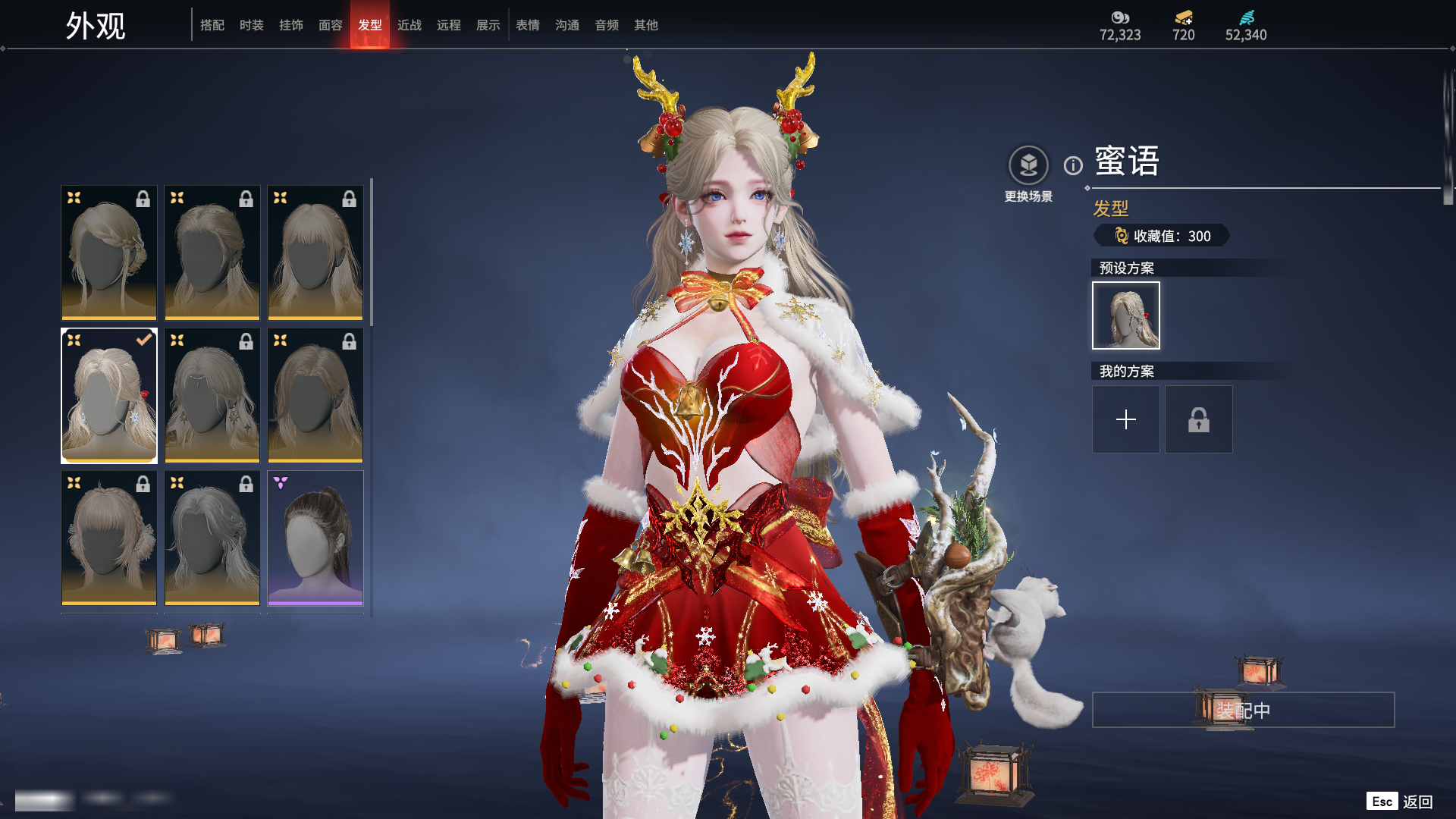
Task: Add a new scheme with the plus slot
Action: pyautogui.click(x=1126, y=419)
